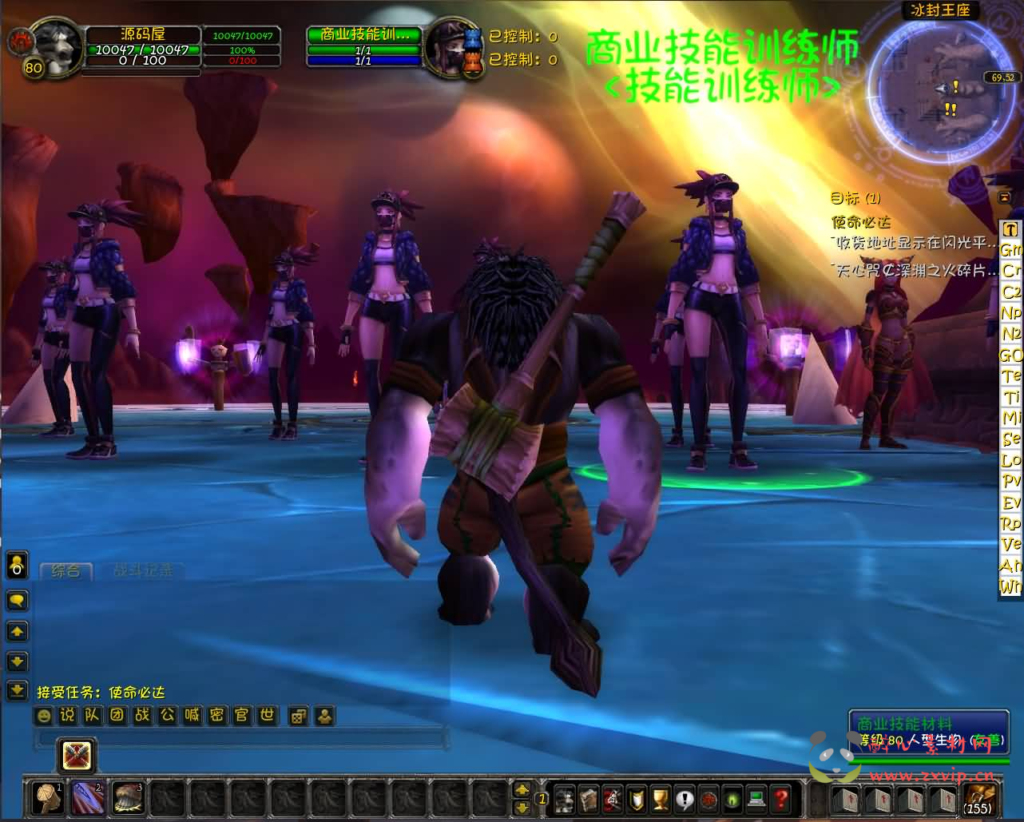1024x822 pixels.
Task: Open the backpack showing 155 slots
Action: (x=978, y=798)
